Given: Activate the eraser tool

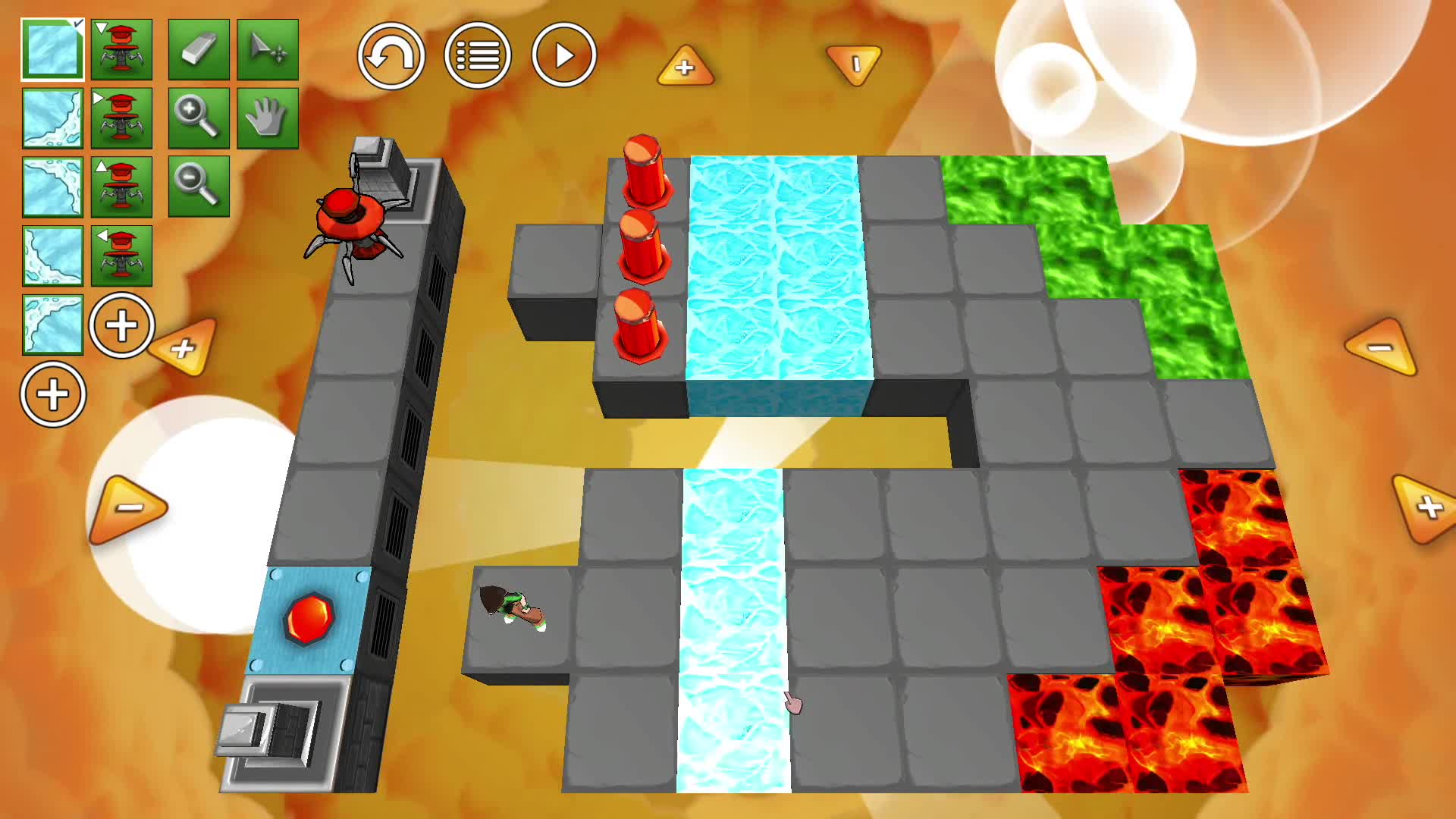Looking at the screenshot, I should pos(199,50).
